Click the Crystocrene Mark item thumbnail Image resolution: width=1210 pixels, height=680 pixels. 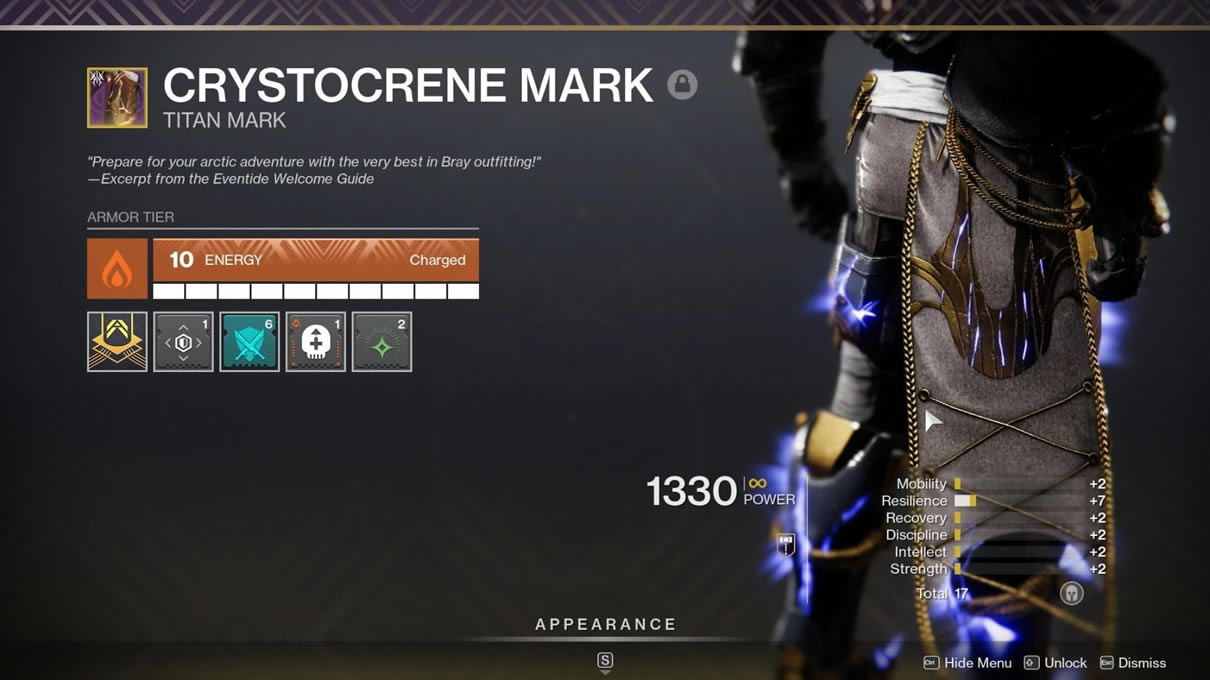tap(117, 98)
